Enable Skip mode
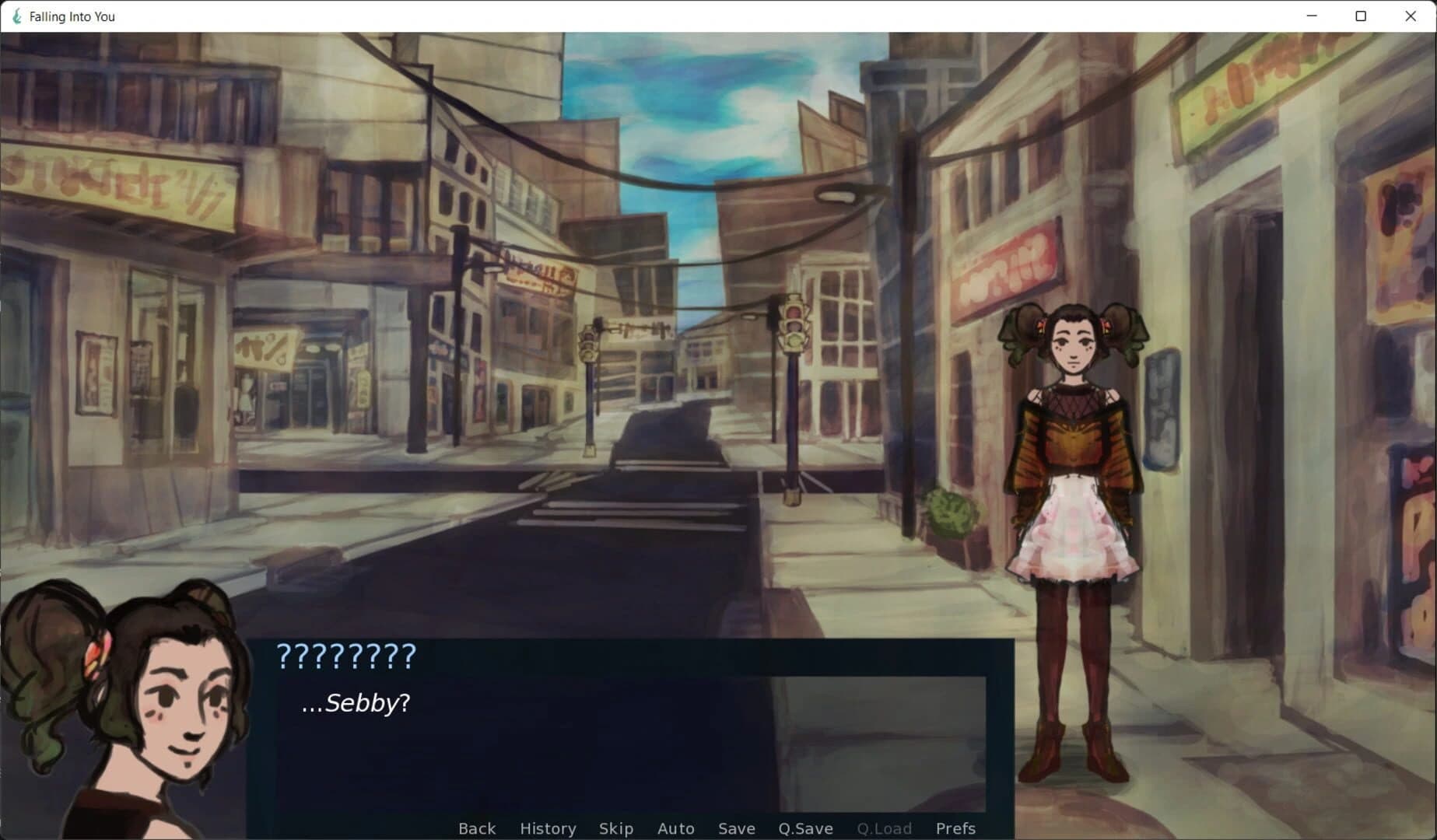The height and width of the screenshot is (840, 1437). (615, 828)
